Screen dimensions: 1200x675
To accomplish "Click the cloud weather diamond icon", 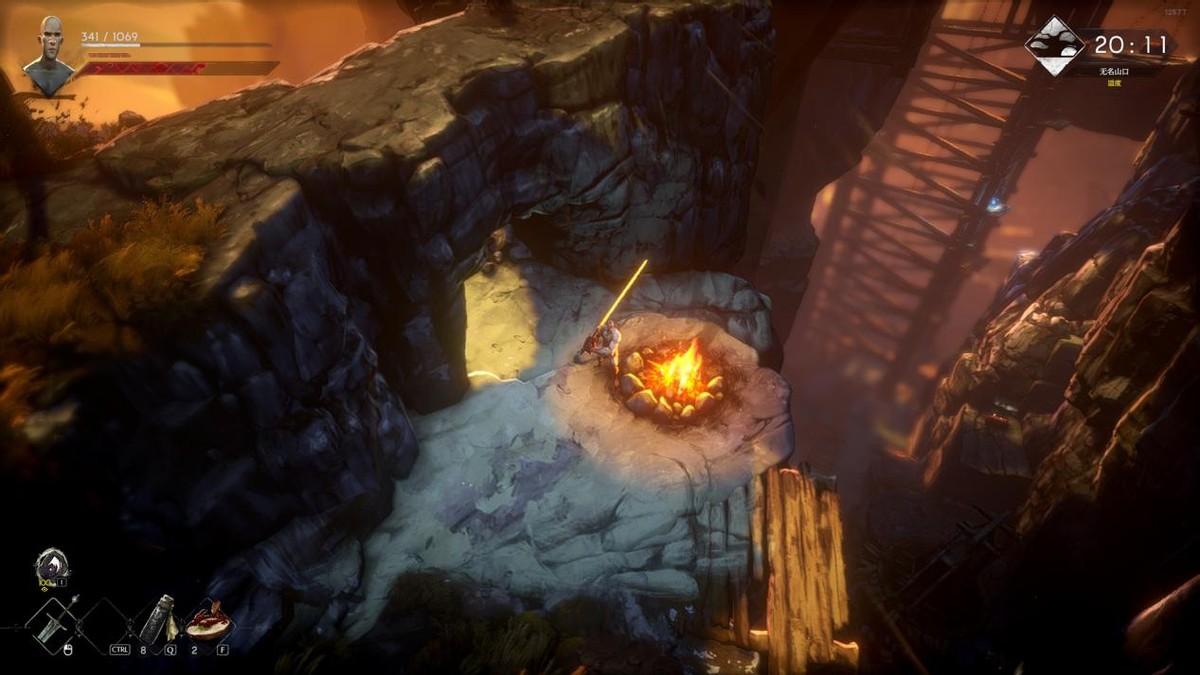I will 1055,46.
